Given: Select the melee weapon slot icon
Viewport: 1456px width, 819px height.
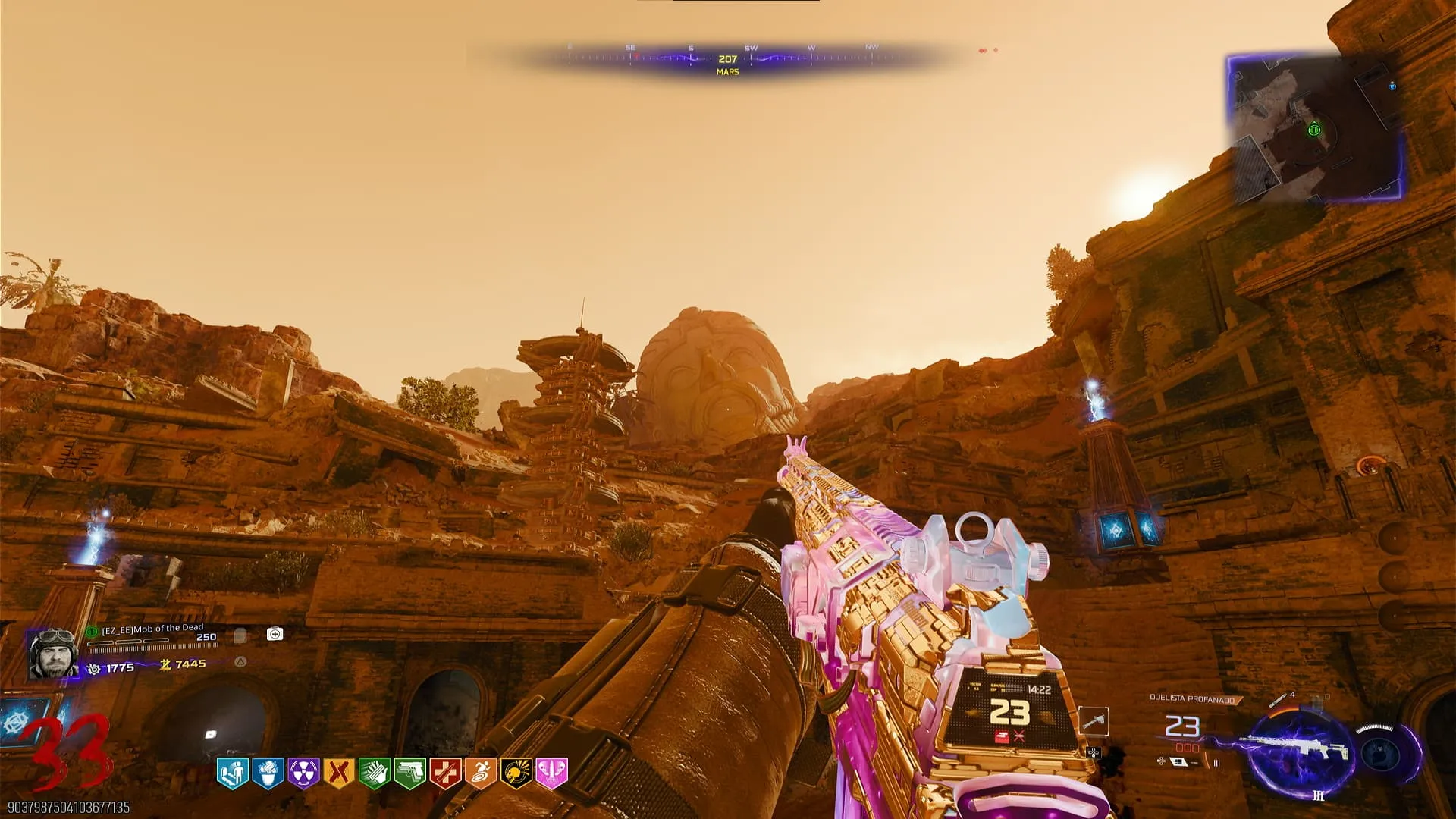Looking at the screenshot, I should pos(1093,721).
